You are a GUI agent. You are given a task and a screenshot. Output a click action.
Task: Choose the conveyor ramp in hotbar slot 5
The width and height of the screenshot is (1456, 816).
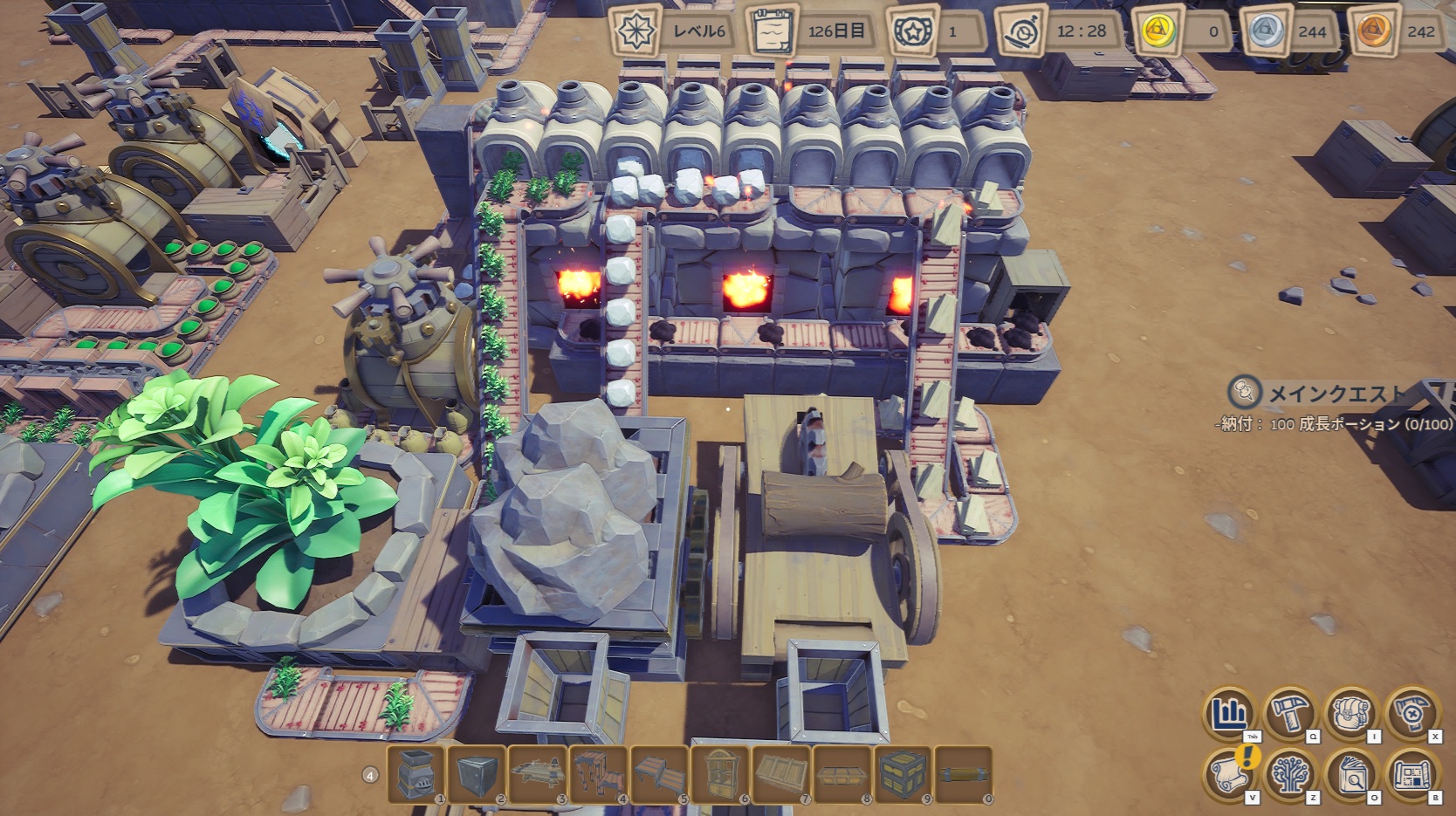(660, 773)
